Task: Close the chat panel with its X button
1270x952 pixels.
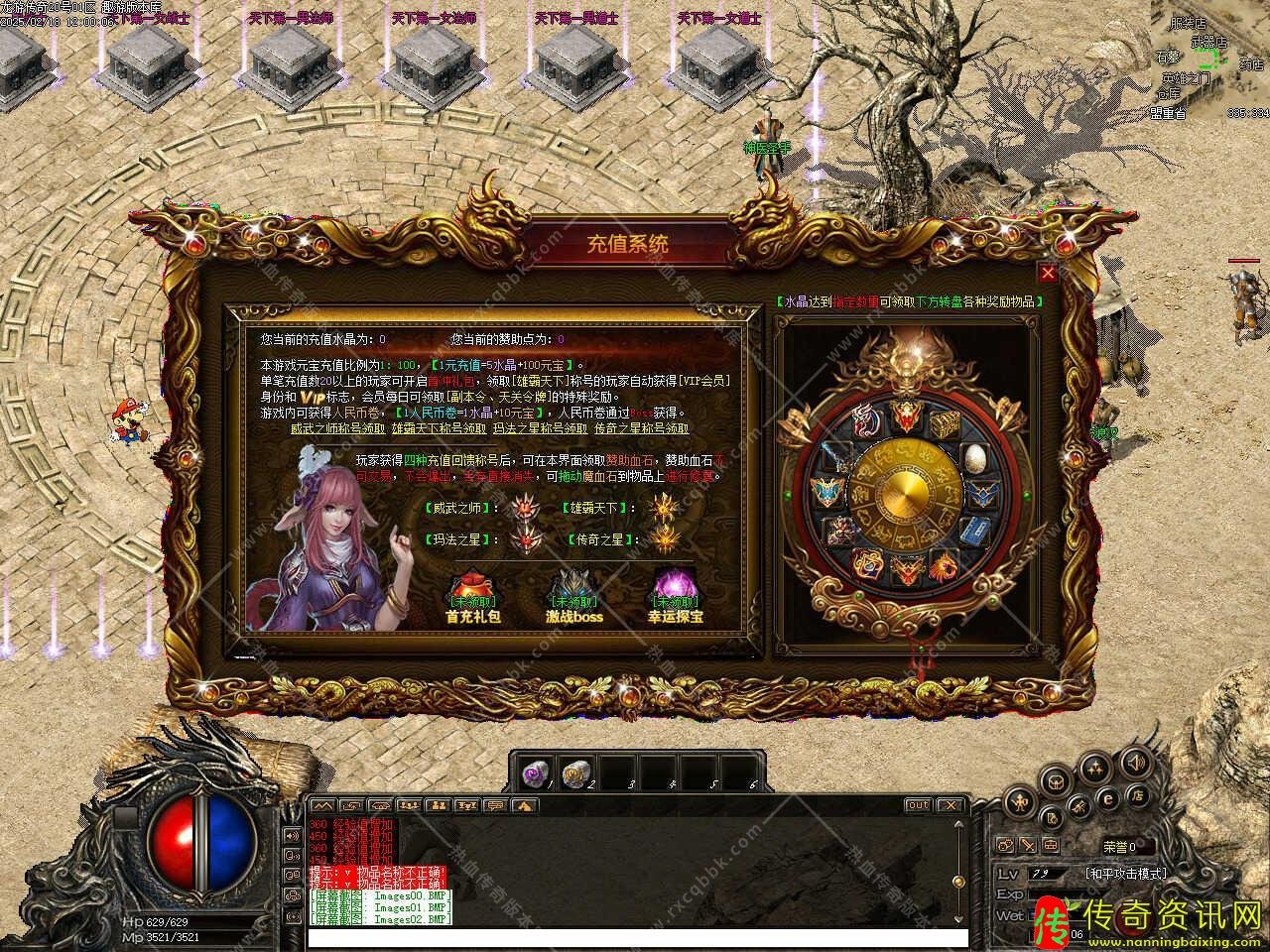Action: [x=950, y=805]
